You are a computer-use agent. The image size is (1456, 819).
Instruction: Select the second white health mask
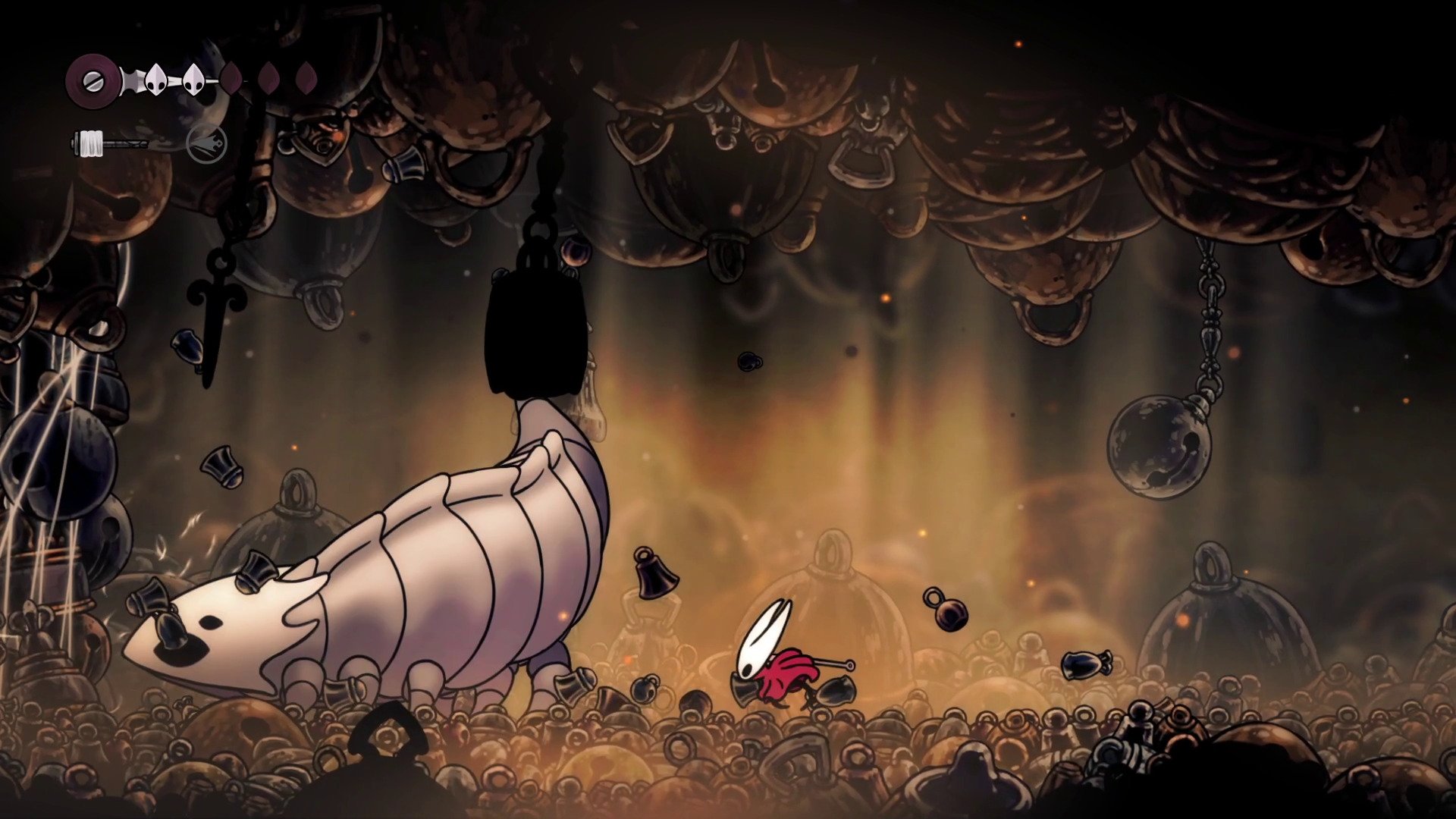[x=192, y=78]
